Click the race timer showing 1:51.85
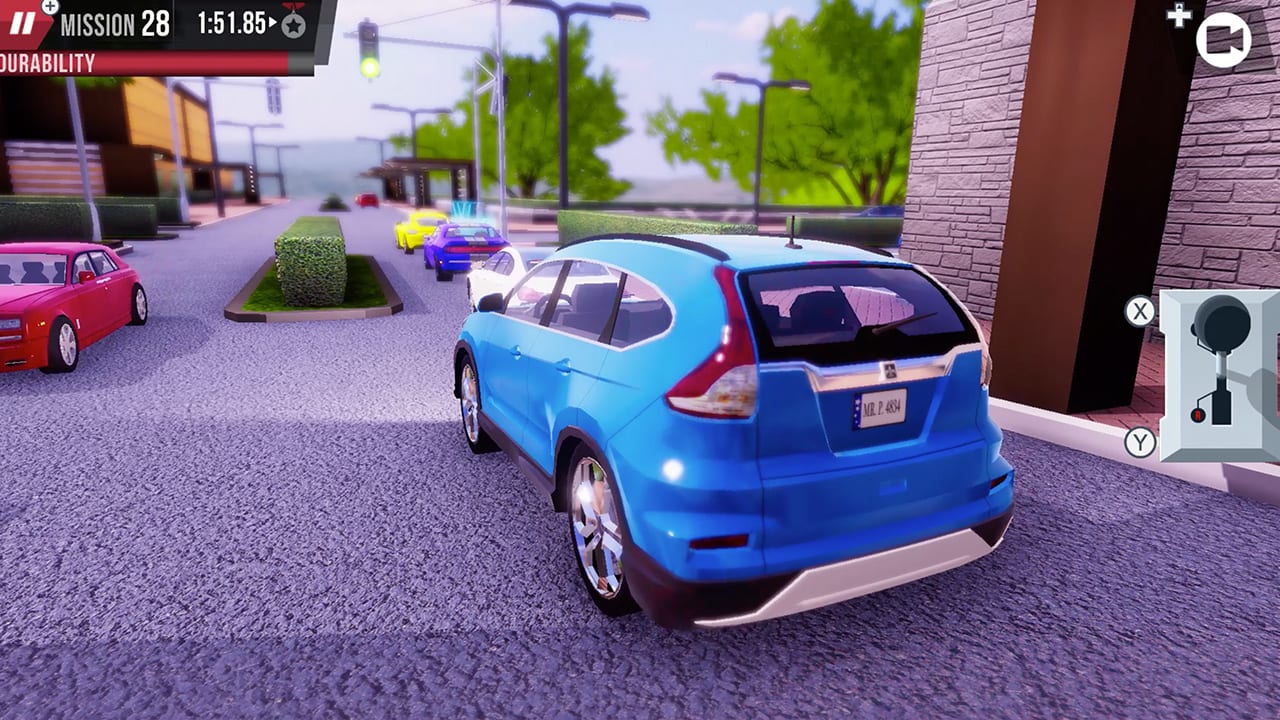1280x720 pixels. pyautogui.click(x=233, y=22)
